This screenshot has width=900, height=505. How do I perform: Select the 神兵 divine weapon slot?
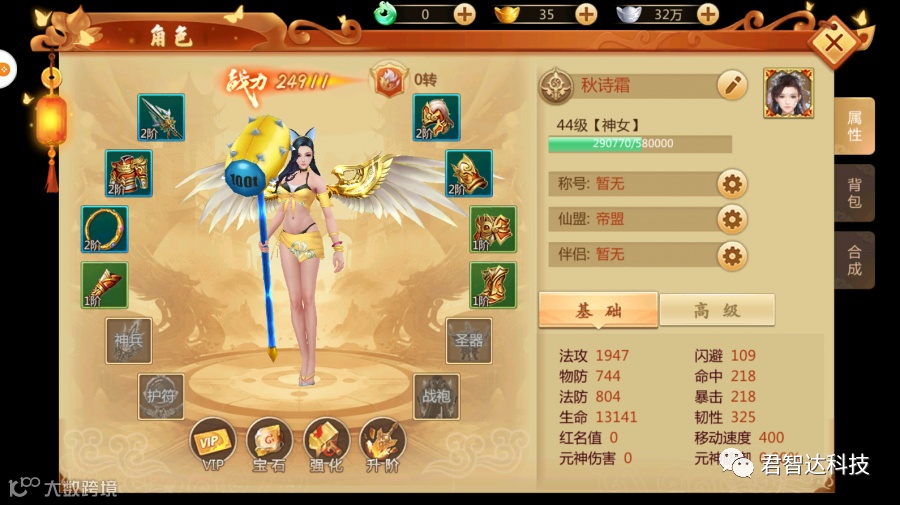129,341
